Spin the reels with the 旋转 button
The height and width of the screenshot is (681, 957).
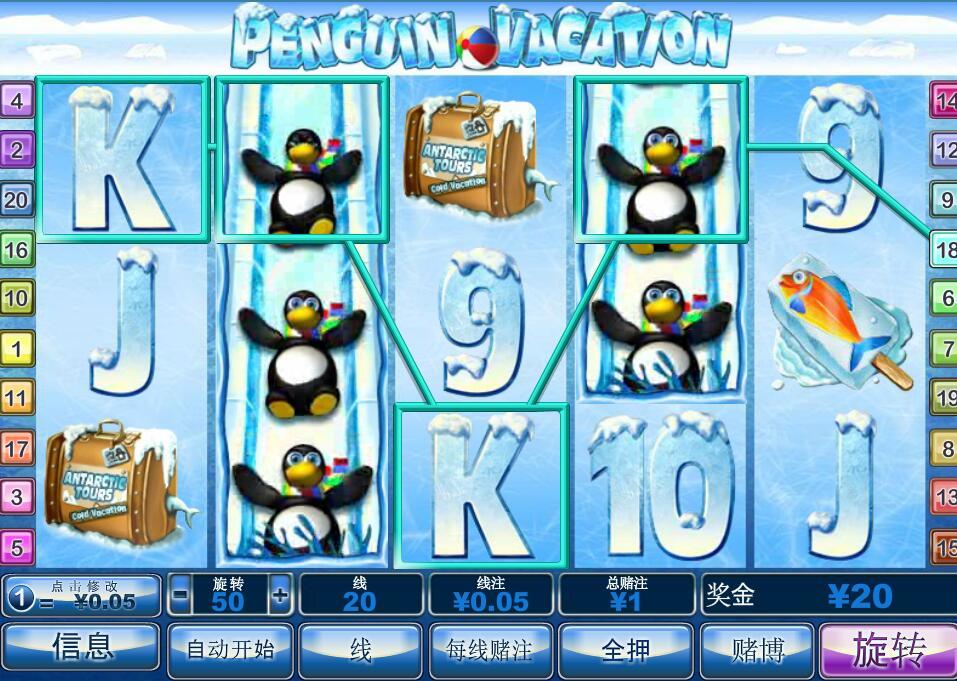tap(888, 650)
